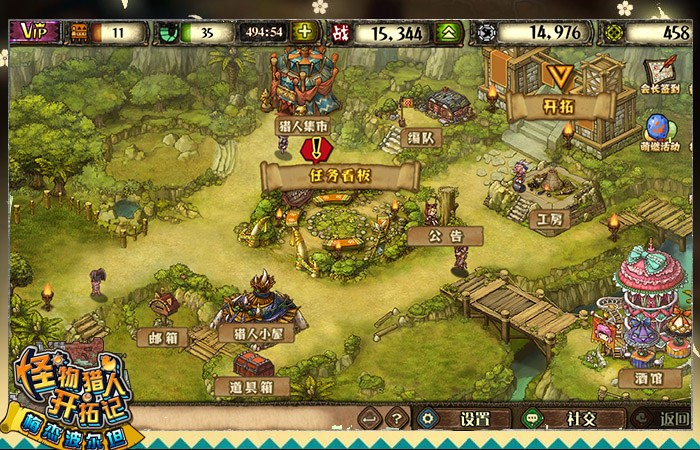Click the green up-arrow beside combat power
Image resolution: width=700 pixels, height=450 pixels.
click(451, 33)
